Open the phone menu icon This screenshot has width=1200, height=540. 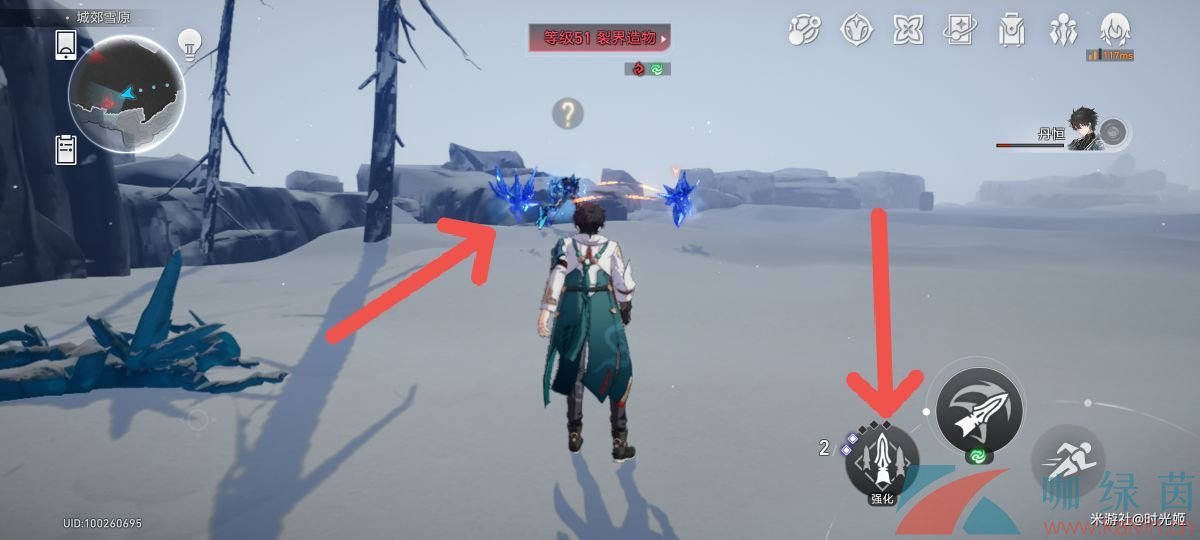66,45
